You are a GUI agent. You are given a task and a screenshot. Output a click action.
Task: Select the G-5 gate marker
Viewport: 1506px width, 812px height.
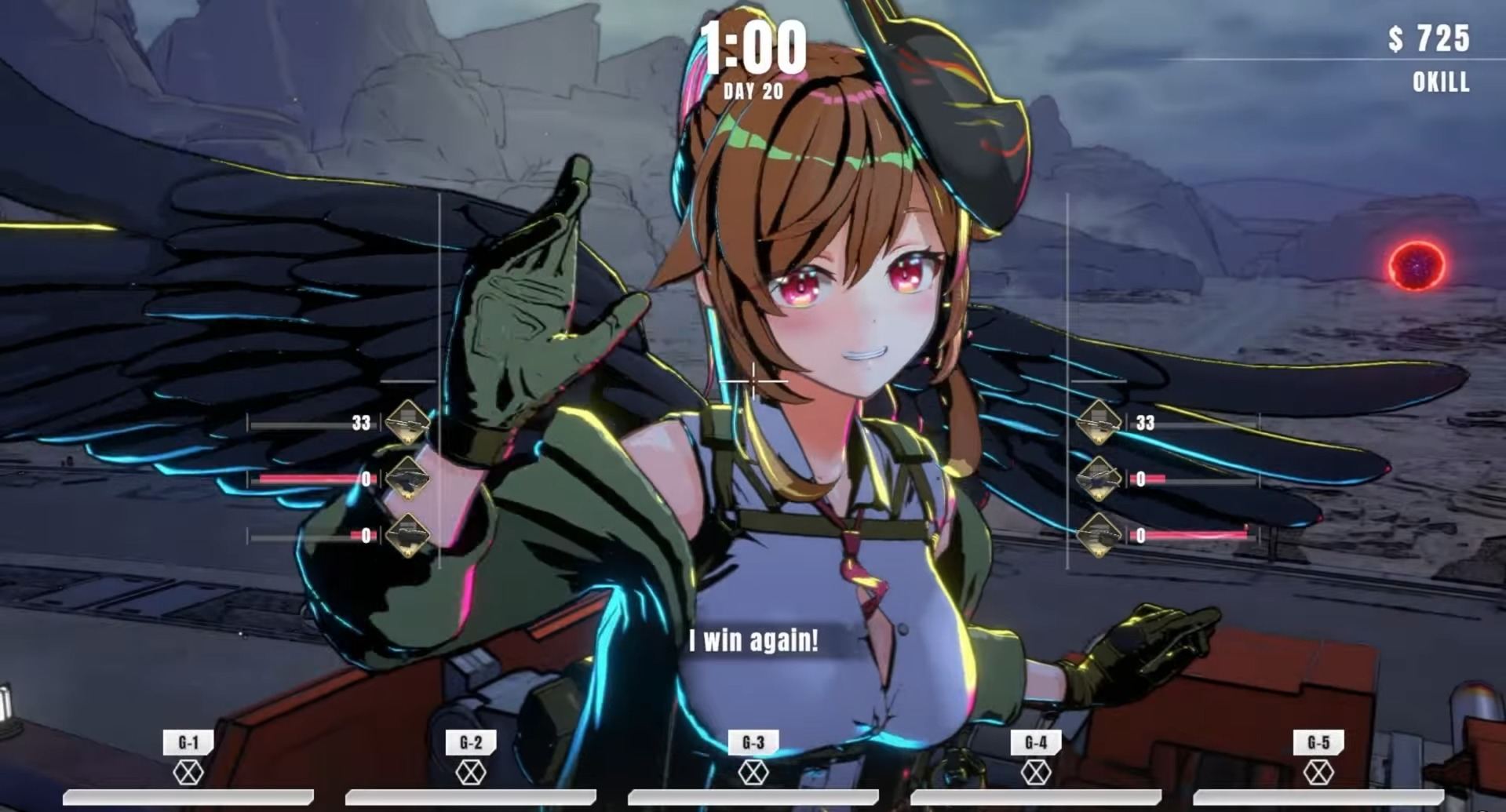(1318, 742)
